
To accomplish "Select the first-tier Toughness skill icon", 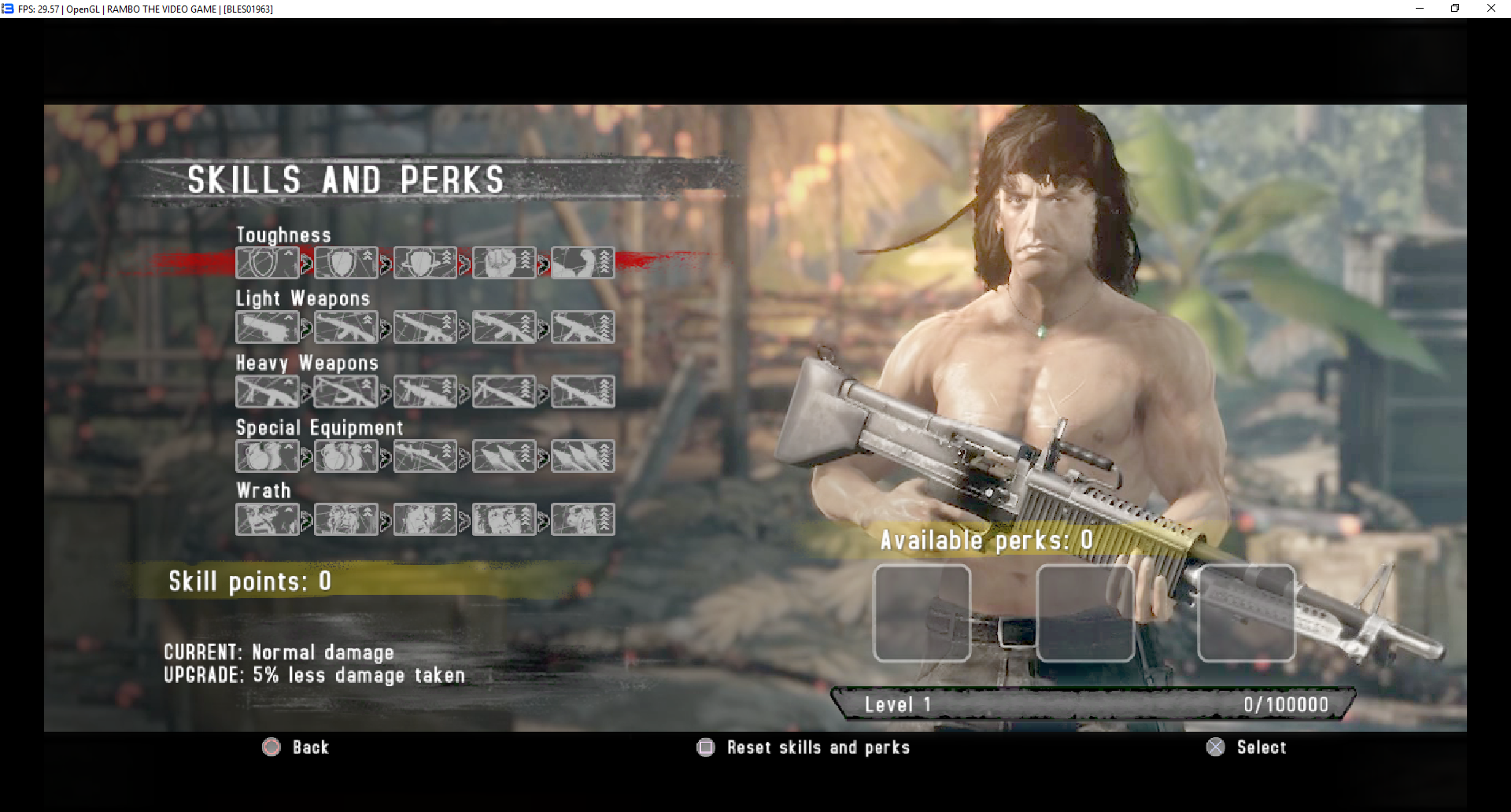I will tap(268, 263).
